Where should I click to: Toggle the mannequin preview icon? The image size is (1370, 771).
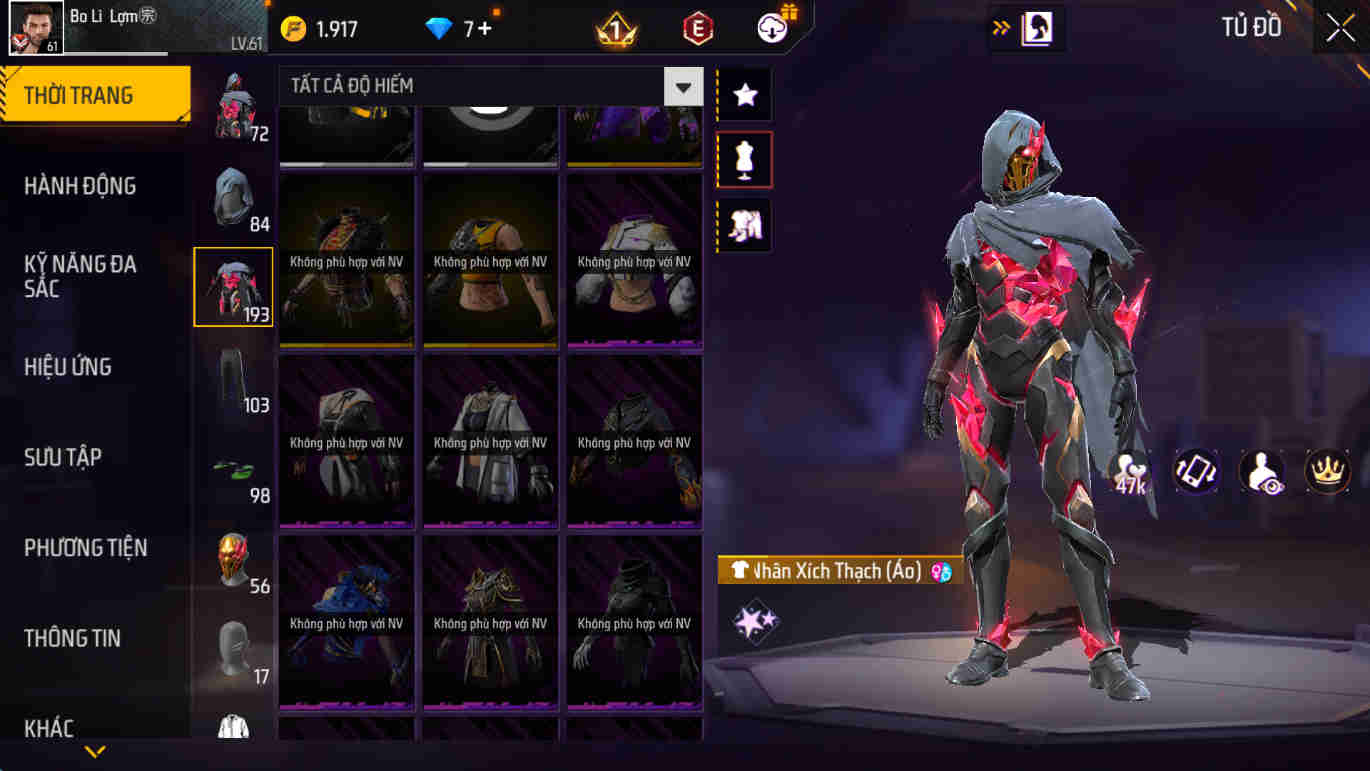click(x=744, y=160)
